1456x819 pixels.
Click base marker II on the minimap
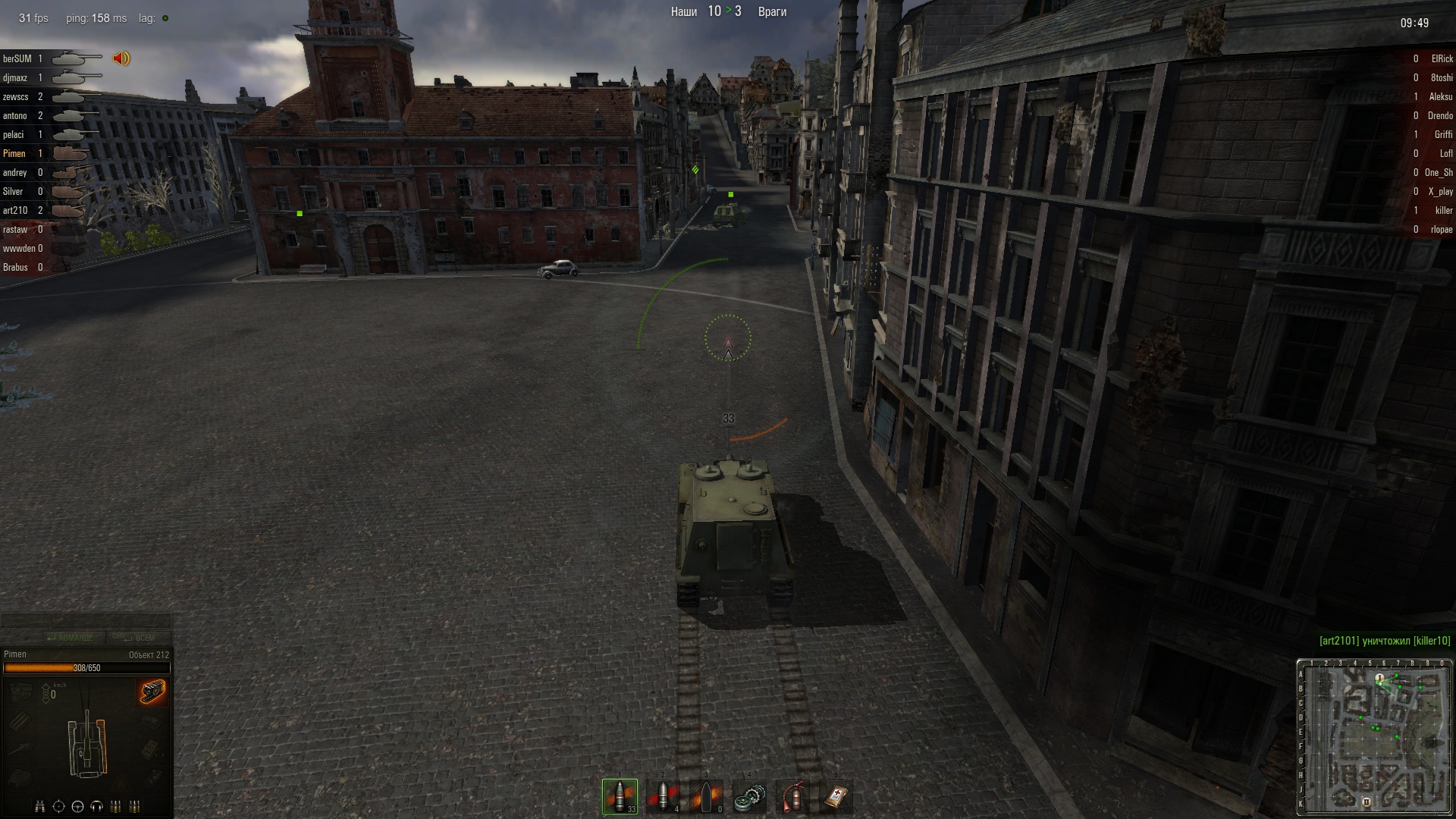1367,802
